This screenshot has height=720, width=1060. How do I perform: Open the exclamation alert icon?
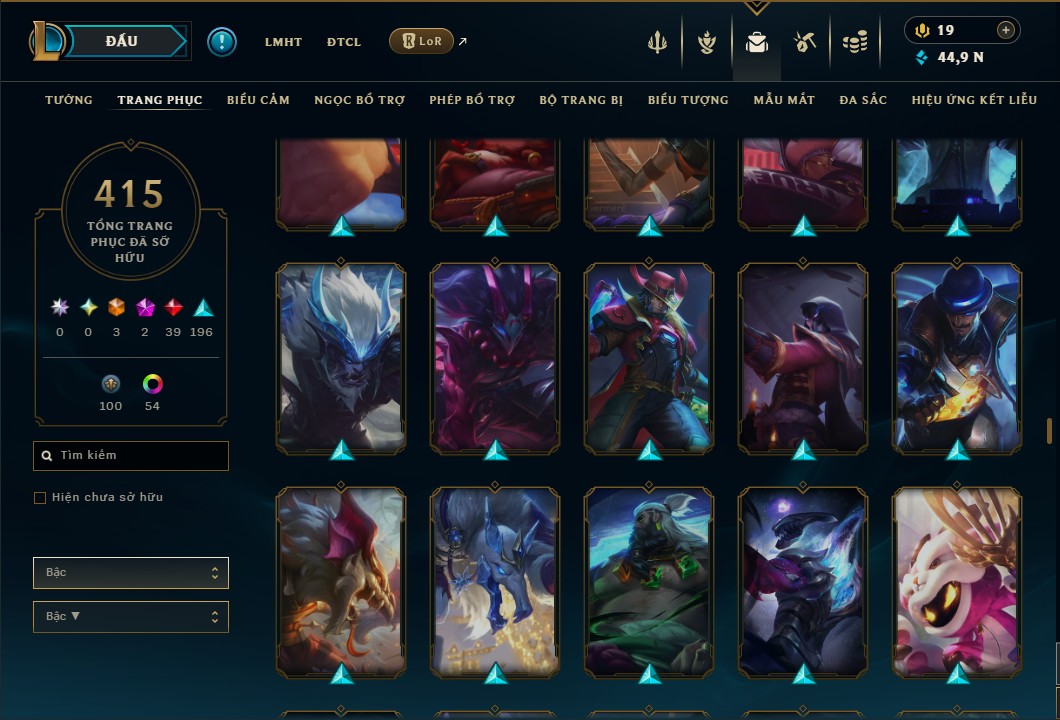(222, 41)
